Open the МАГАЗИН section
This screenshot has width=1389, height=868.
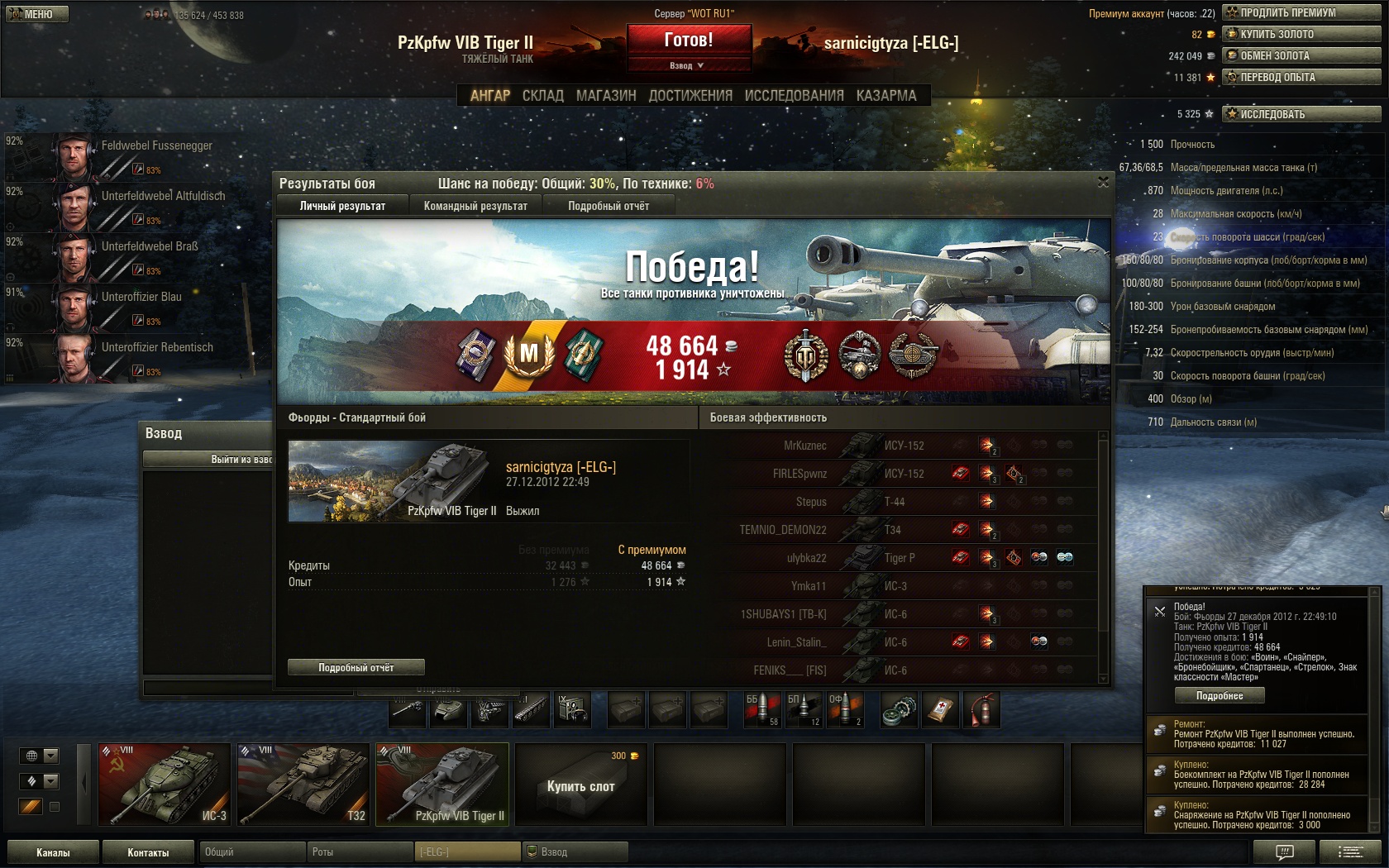[x=606, y=96]
